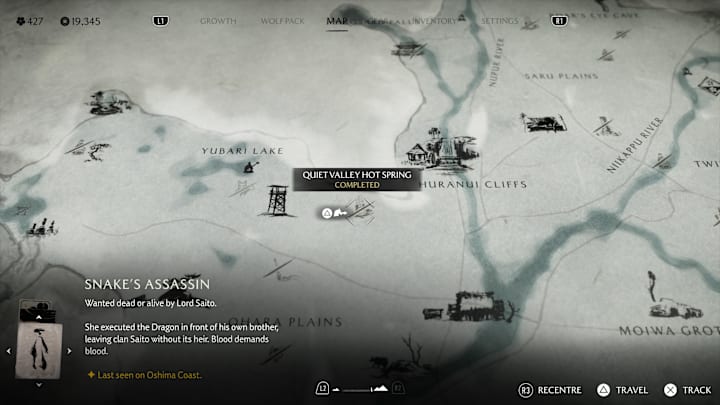Click the down arrow below the bounty card

[x=40, y=384]
